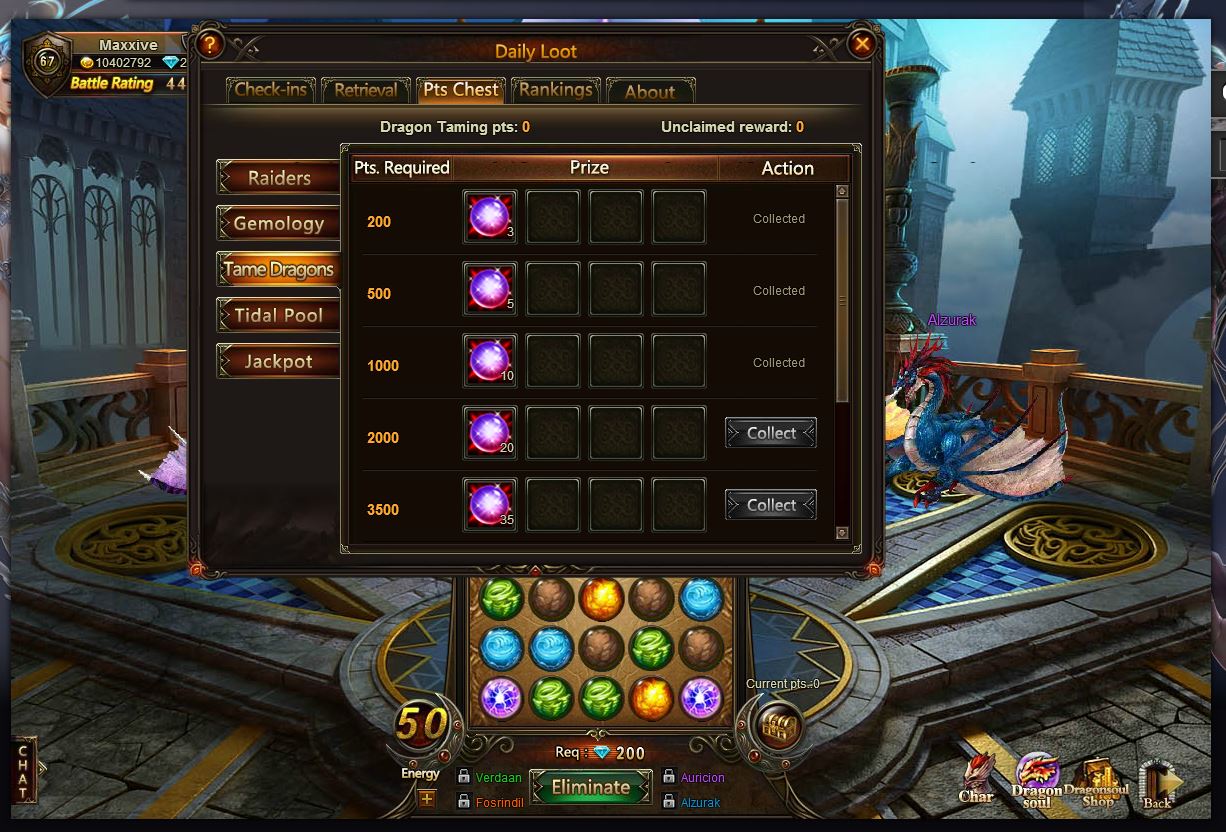Add energy with the plus button
This screenshot has height=832, width=1226.
click(427, 798)
